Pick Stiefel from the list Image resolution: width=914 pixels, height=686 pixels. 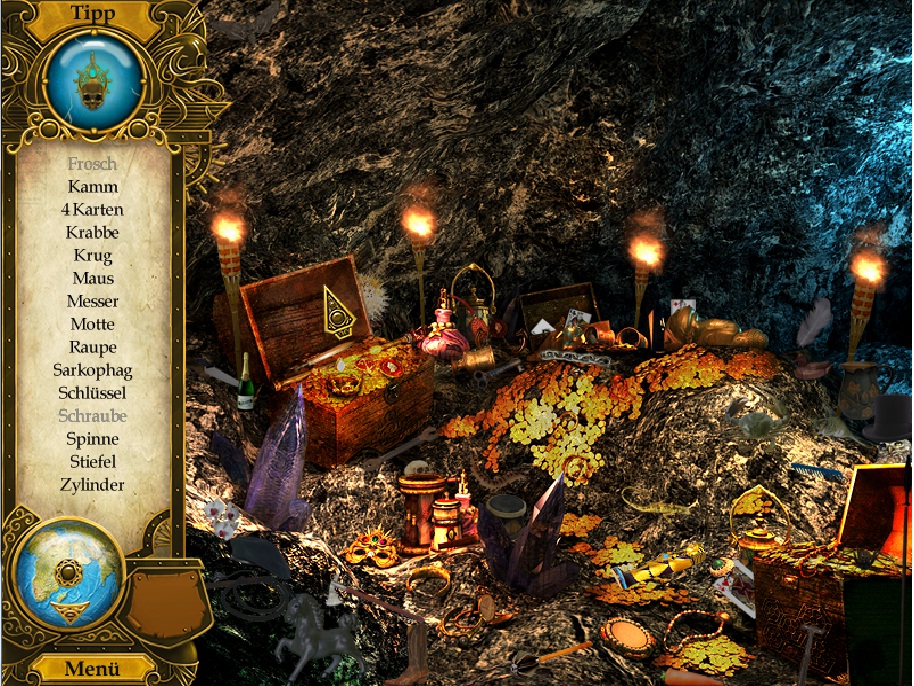pyautogui.click(x=93, y=462)
